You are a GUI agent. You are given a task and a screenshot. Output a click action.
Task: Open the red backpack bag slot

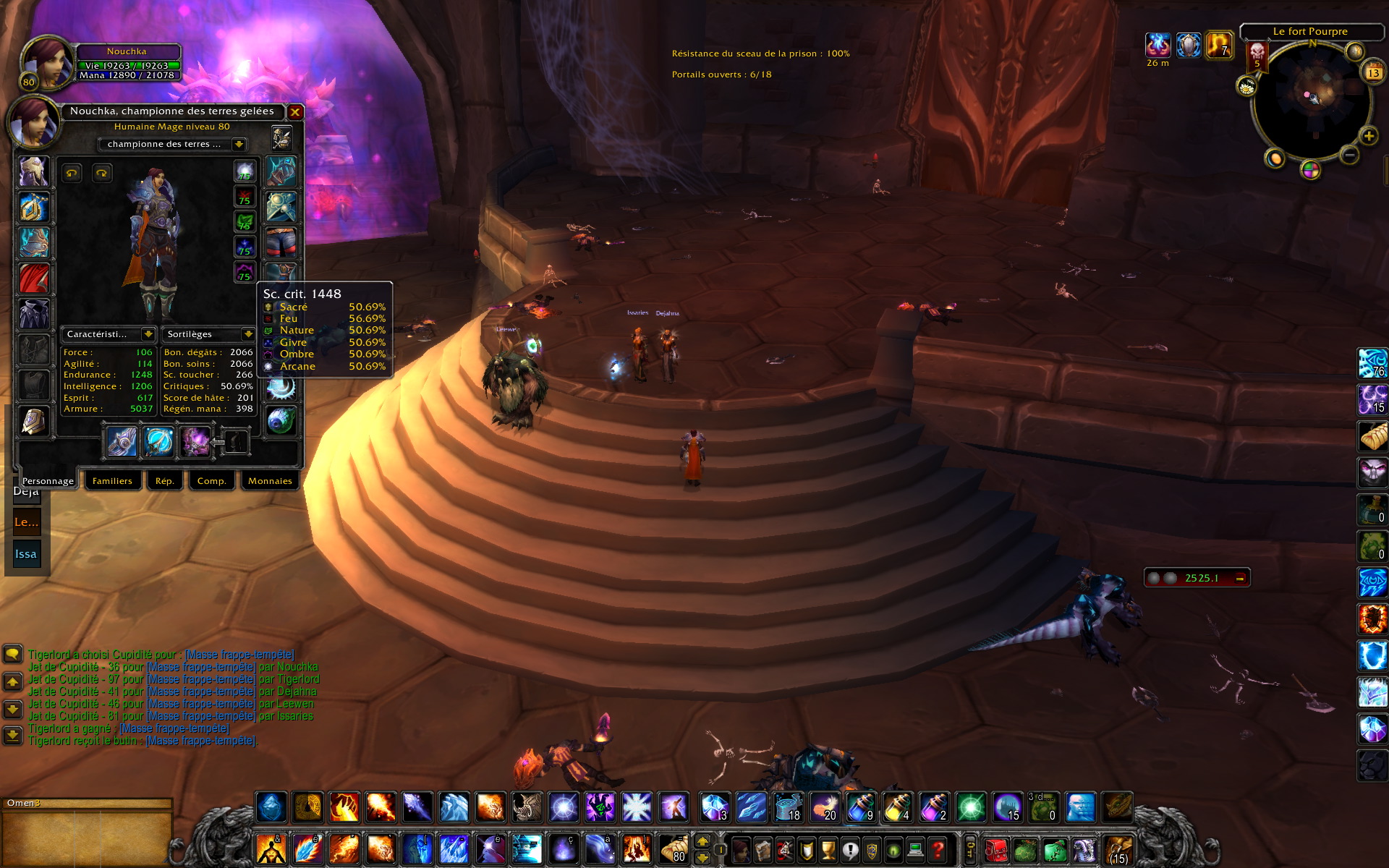click(995, 849)
